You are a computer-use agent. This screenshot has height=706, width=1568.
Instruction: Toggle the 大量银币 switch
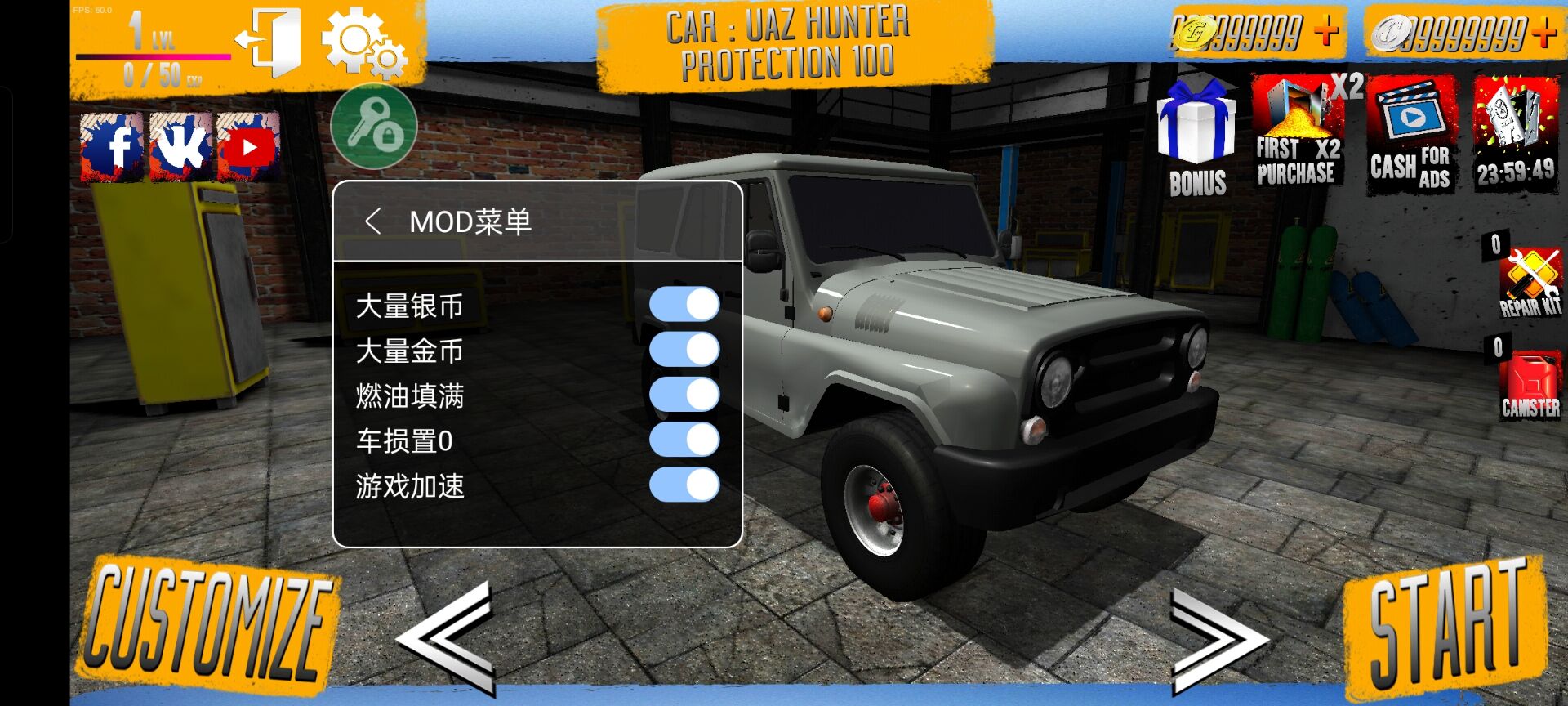pyautogui.click(x=684, y=305)
